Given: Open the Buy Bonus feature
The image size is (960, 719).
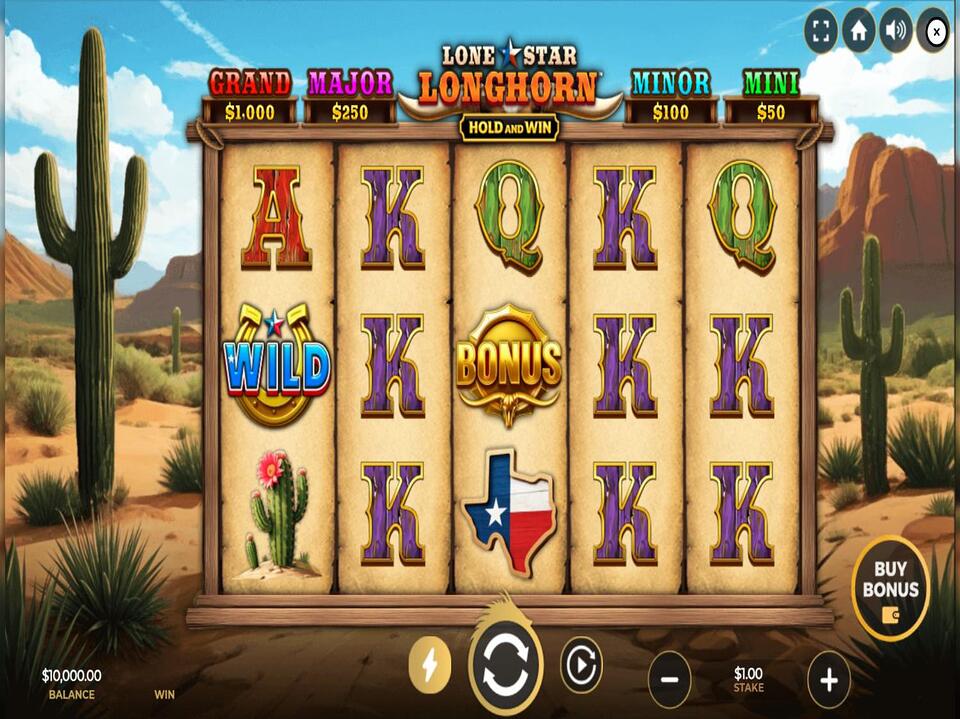Looking at the screenshot, I should pyautogui.click(x=890, y=589).
